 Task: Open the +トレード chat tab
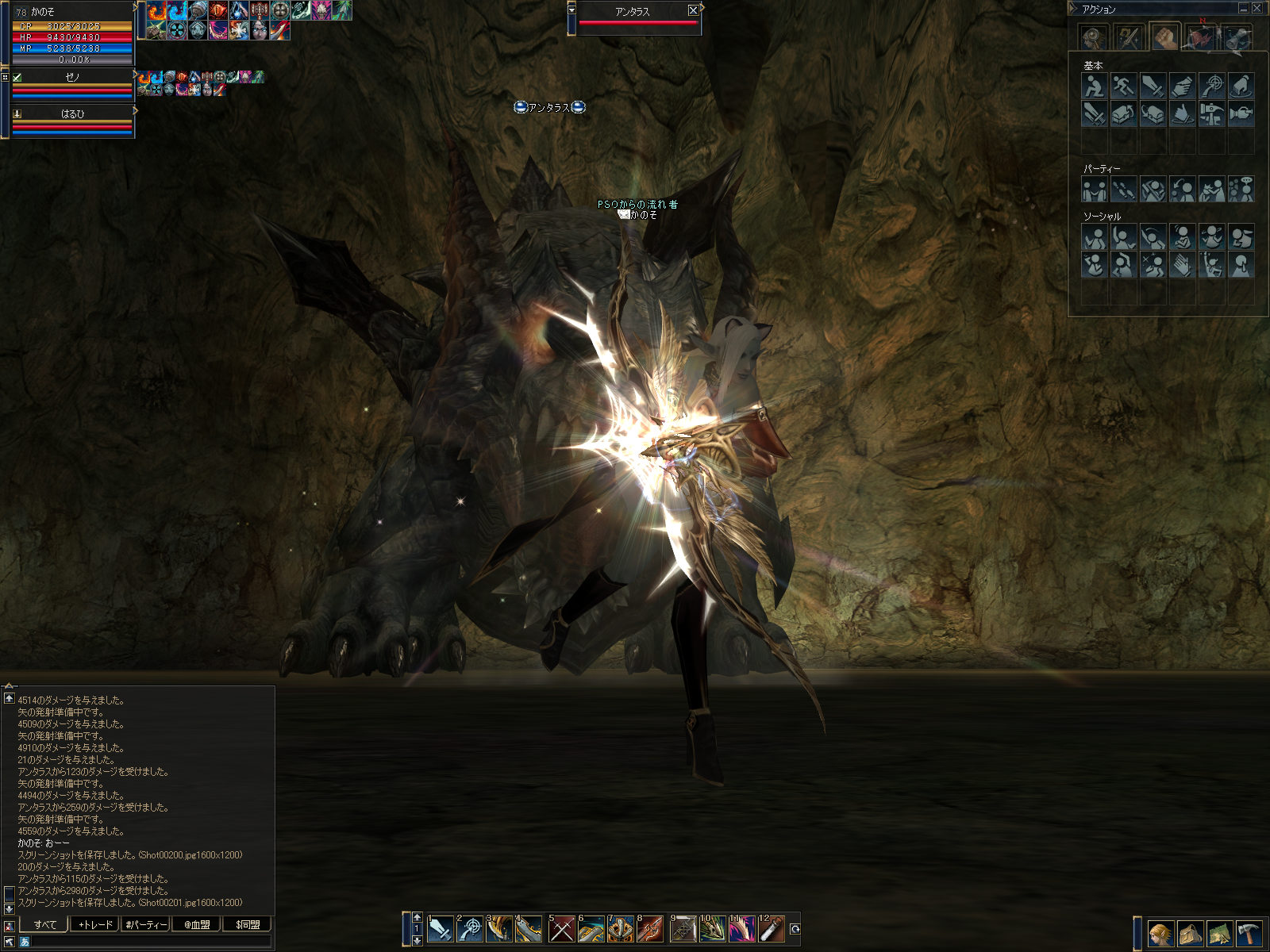click(95, 924)
